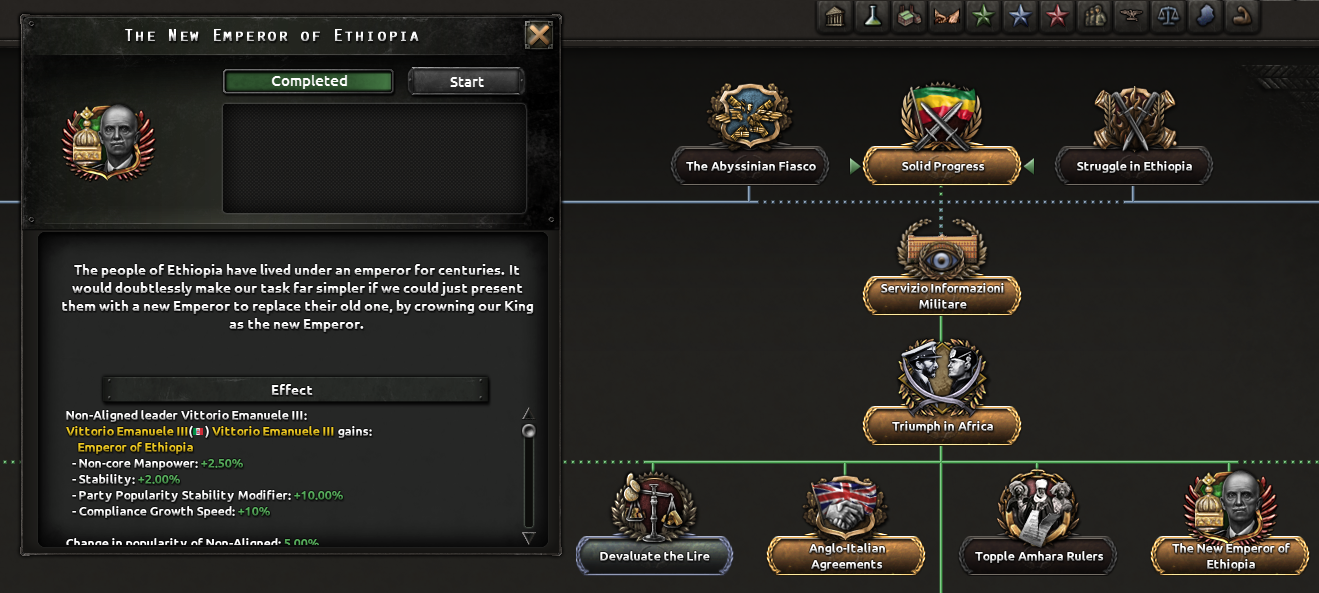Close the New Emperor of Ethiopia window

(539, 36)
